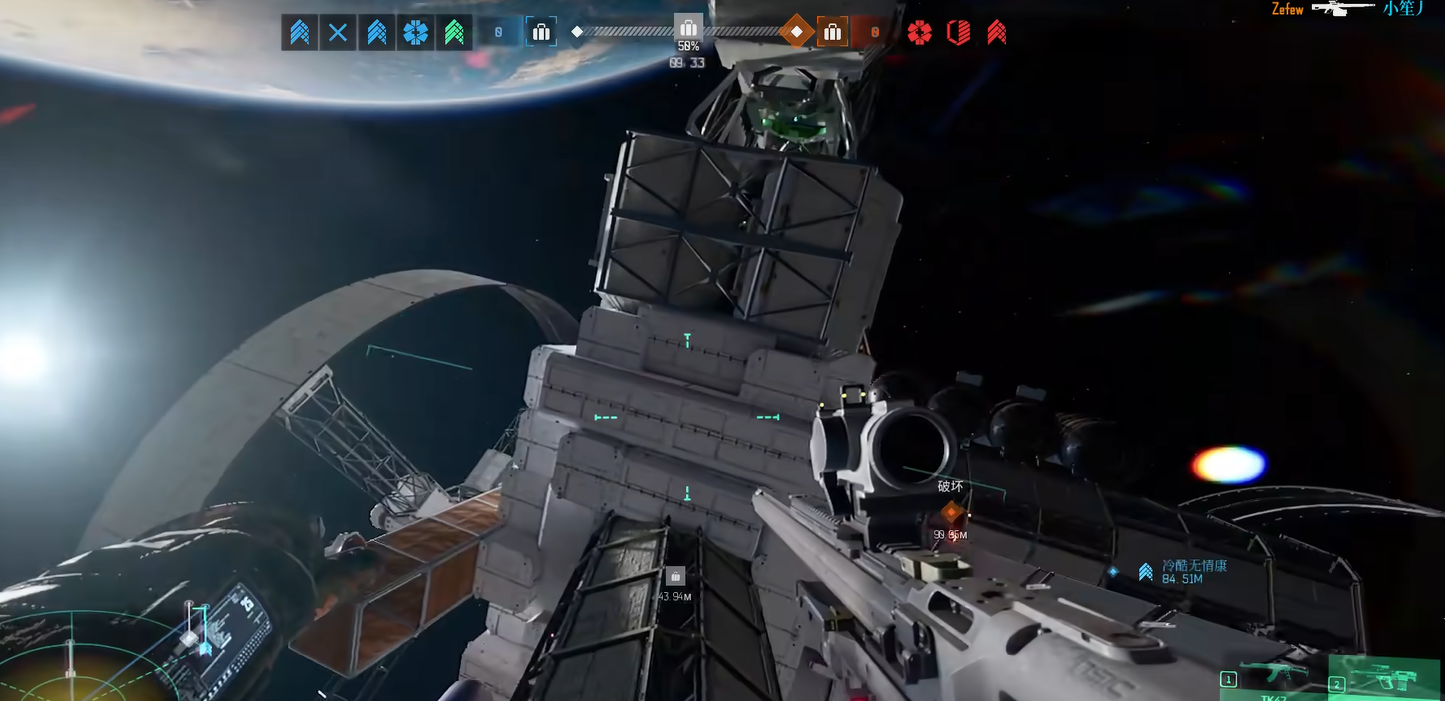Select the red shield enemy class icon

(x=958, y=33)
